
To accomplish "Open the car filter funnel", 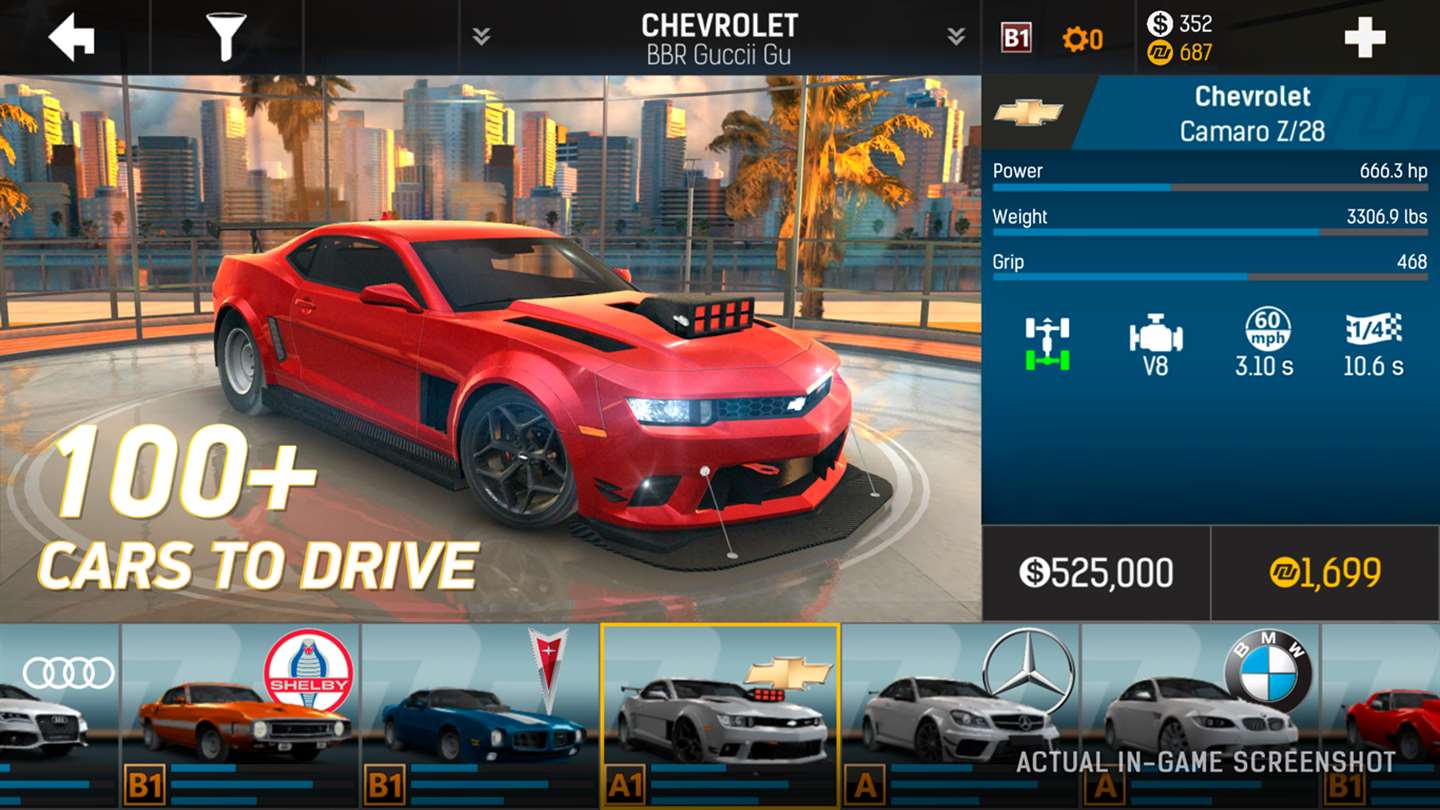I will coord(227,38).
